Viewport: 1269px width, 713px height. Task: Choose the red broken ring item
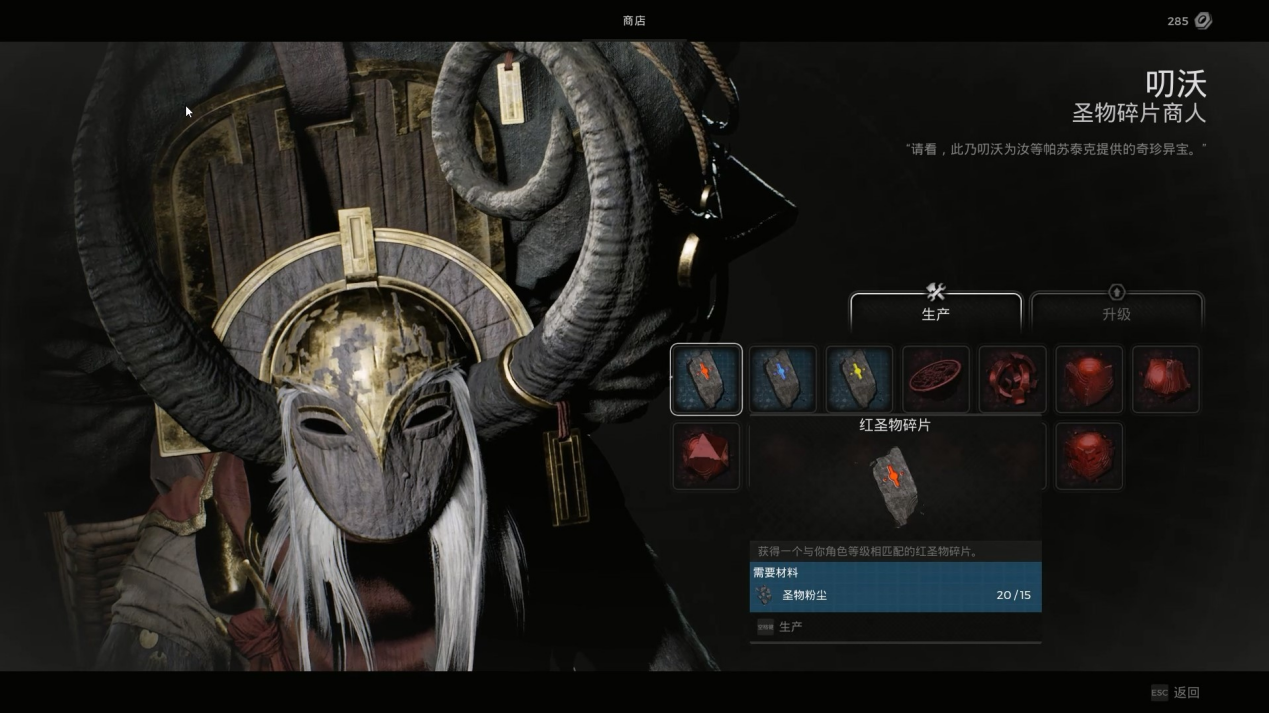coord(1012,379)
